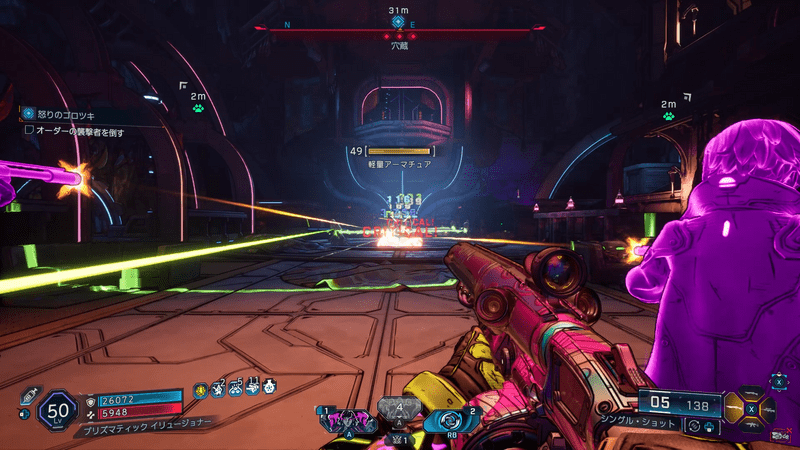This screenshot has height=450, width=800.
Task: Select the highlighted left weapon slot
Action: [732, 406]
